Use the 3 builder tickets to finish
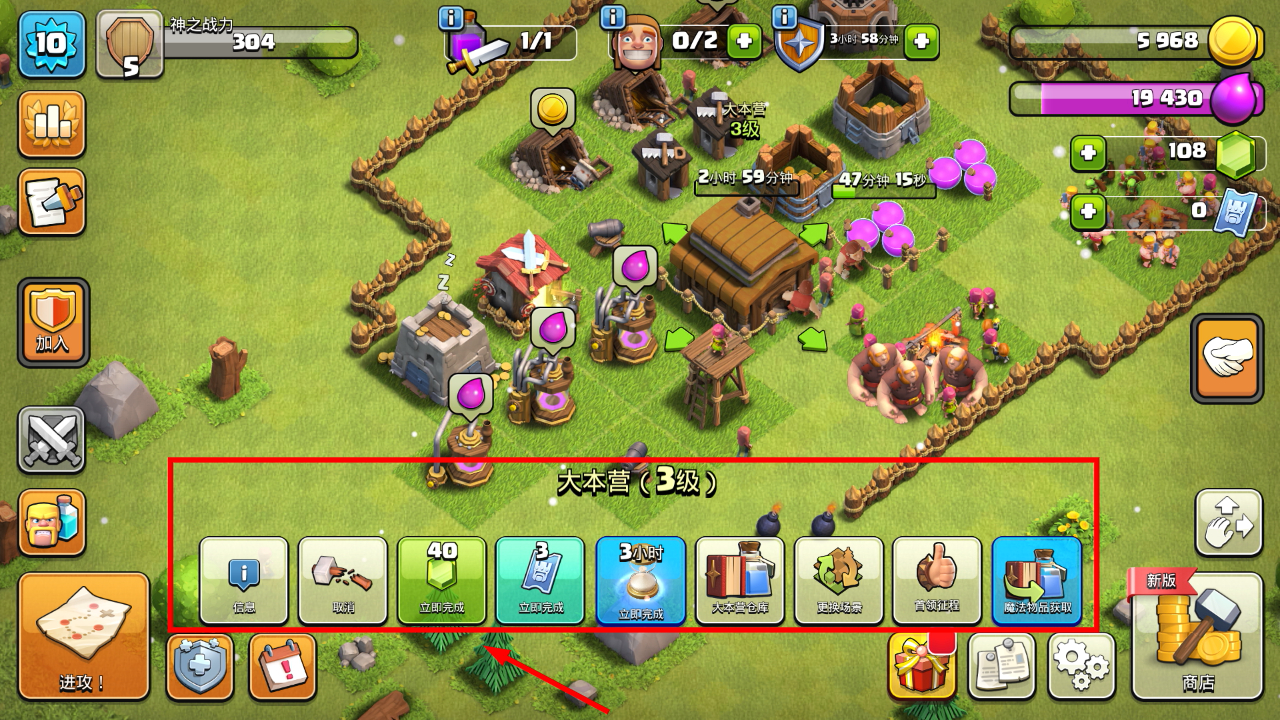This screenshot has height=720, width=1280. (x=540, y=581)
